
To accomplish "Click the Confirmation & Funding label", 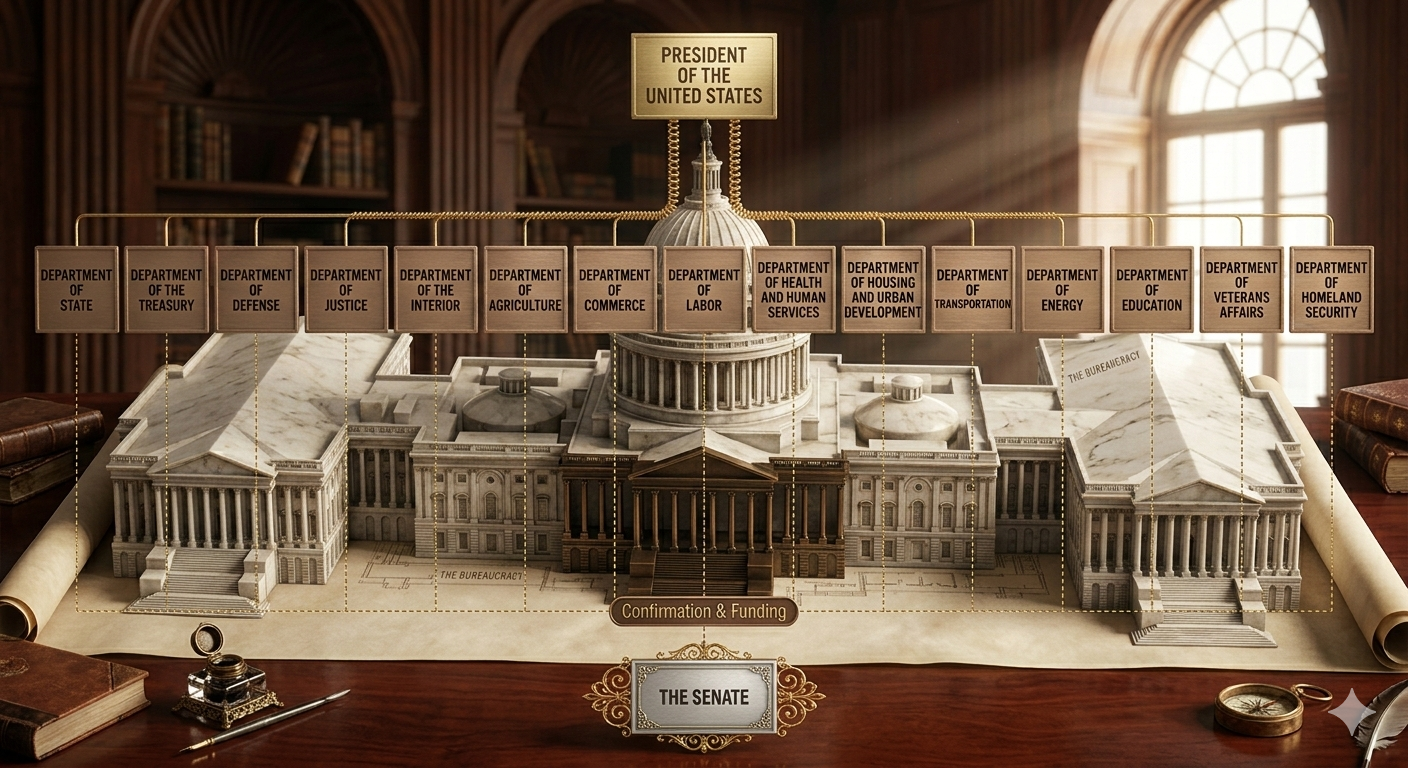I will [x=704, y=611].
